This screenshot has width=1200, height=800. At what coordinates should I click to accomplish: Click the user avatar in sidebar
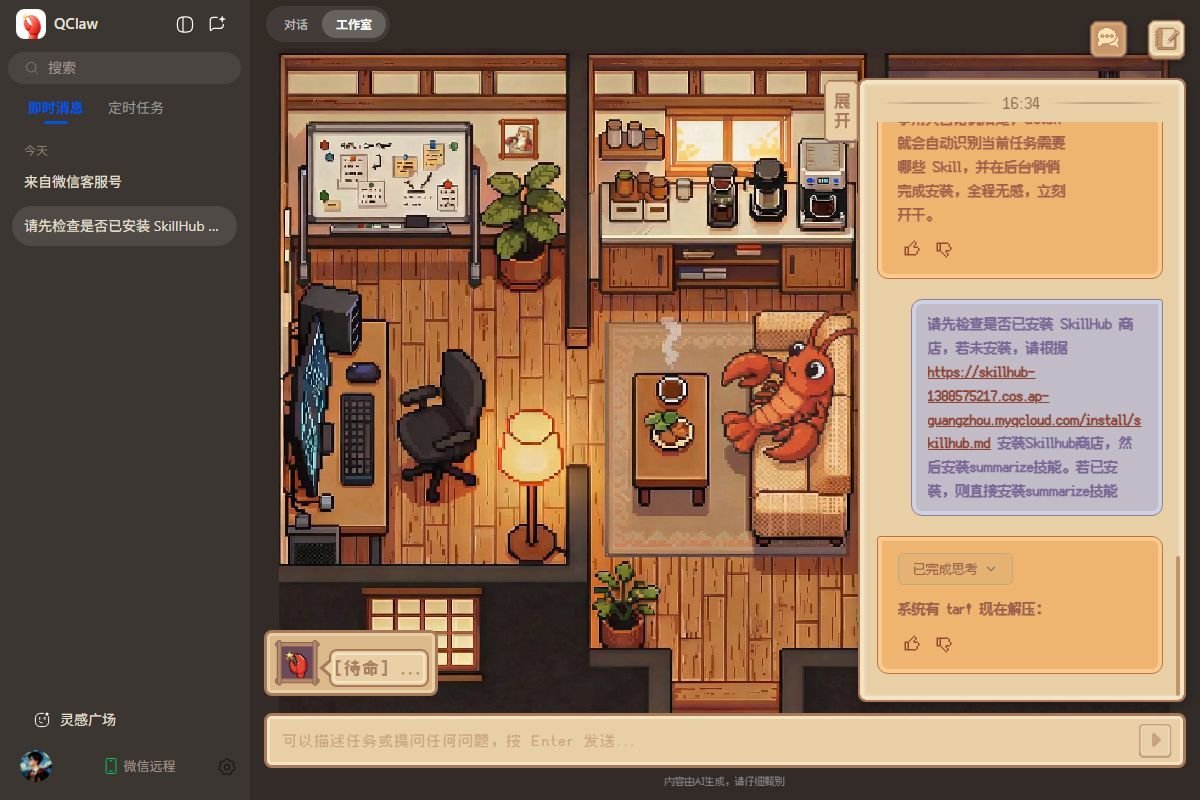[36, 766]
